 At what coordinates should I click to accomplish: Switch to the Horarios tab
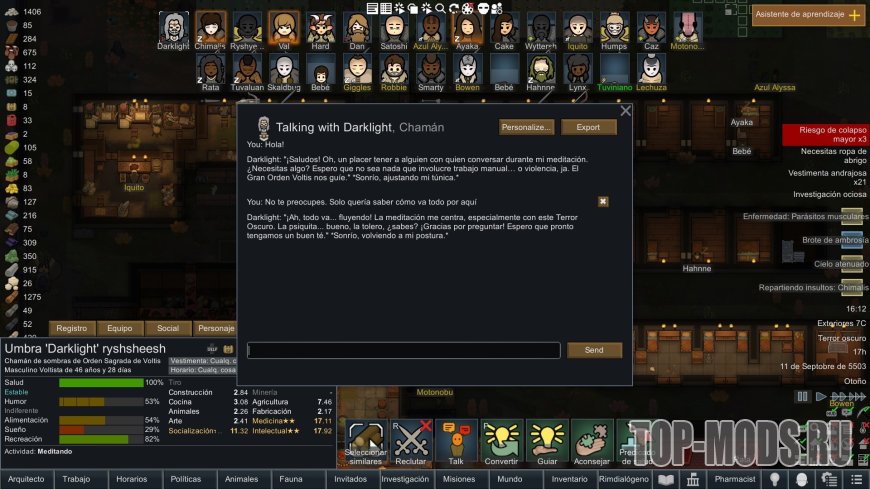click(131, 479)
